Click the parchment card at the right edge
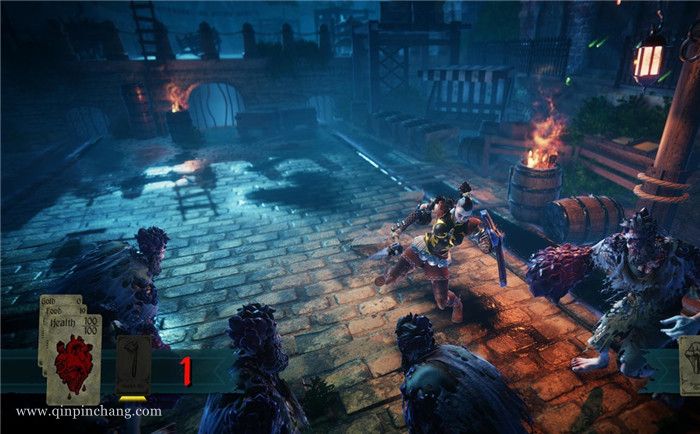The width and height of the screenshot is (700, 434). coord(690,365)
